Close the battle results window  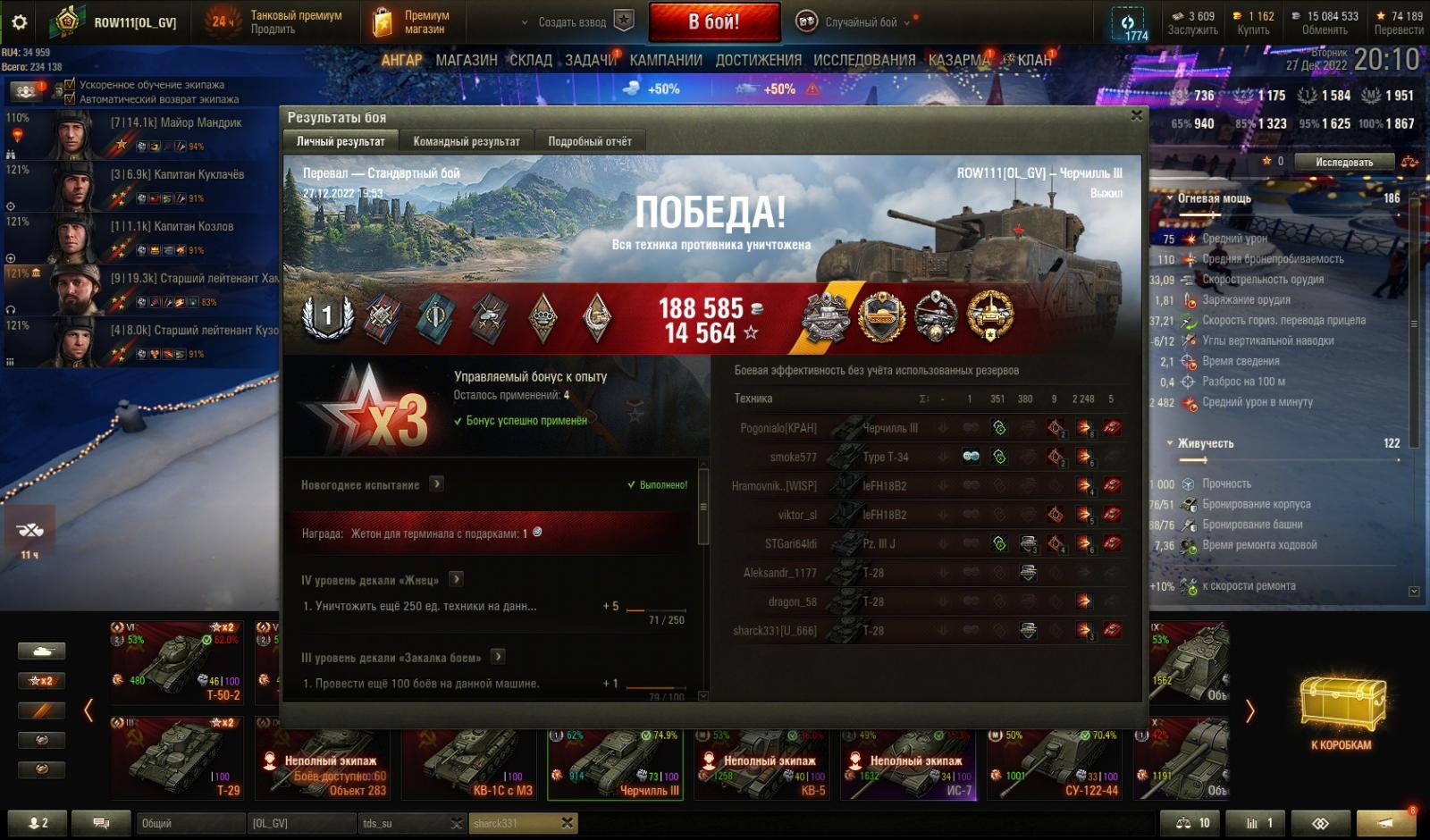coord(1136,115)
